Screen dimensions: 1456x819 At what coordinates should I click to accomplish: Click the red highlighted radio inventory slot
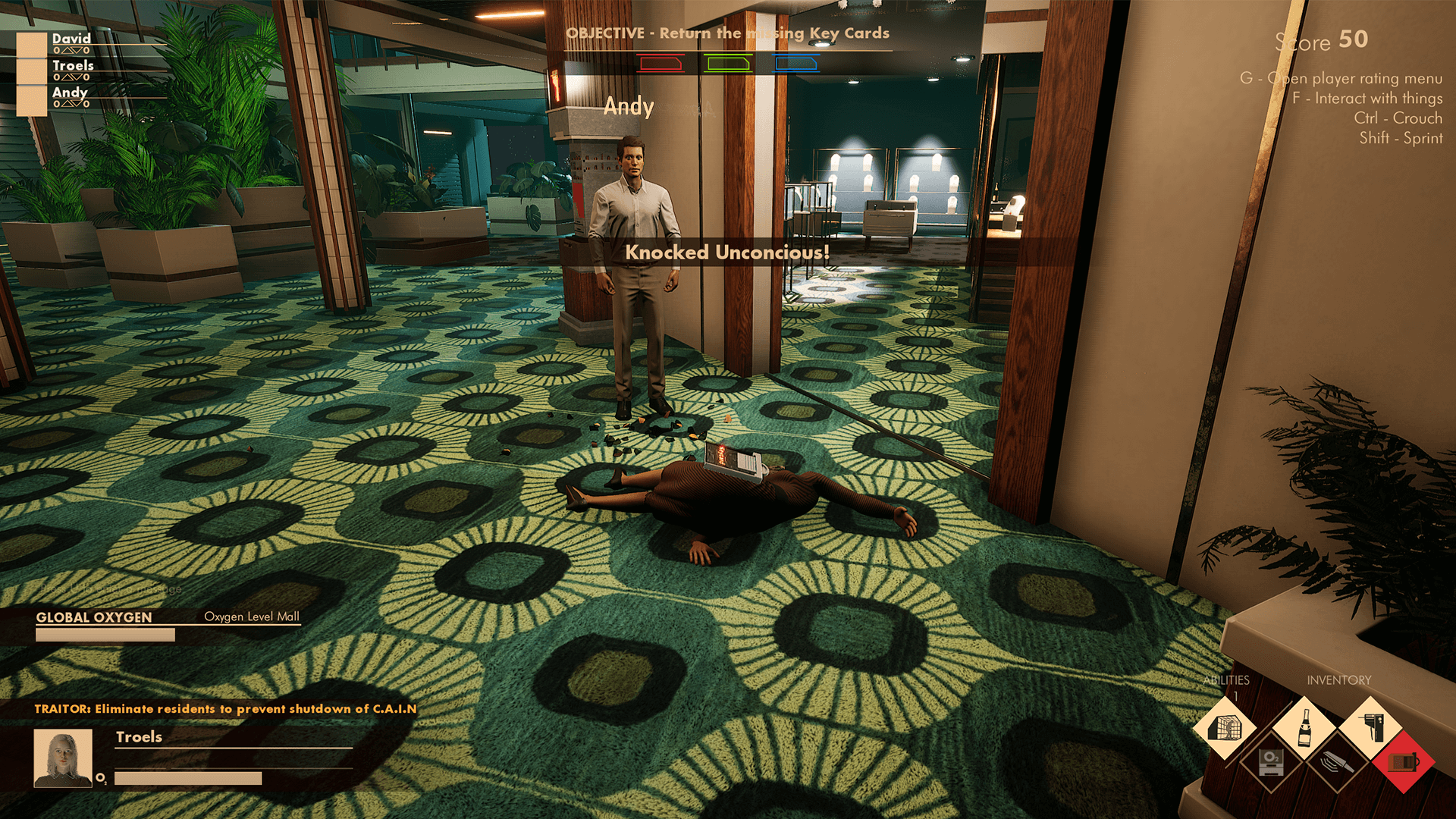(x=1402, y=764)
